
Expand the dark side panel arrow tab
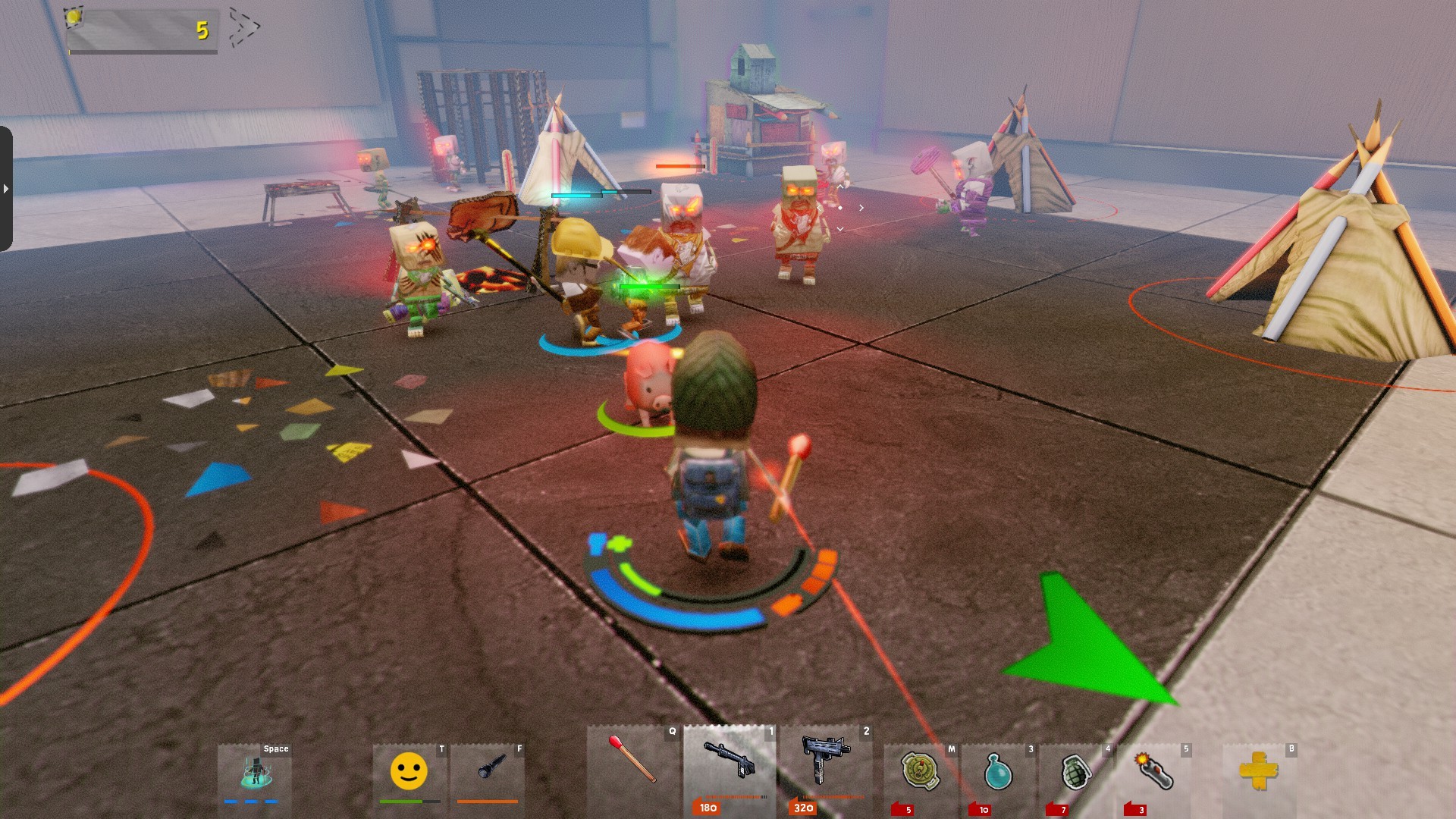click(6, 188)
